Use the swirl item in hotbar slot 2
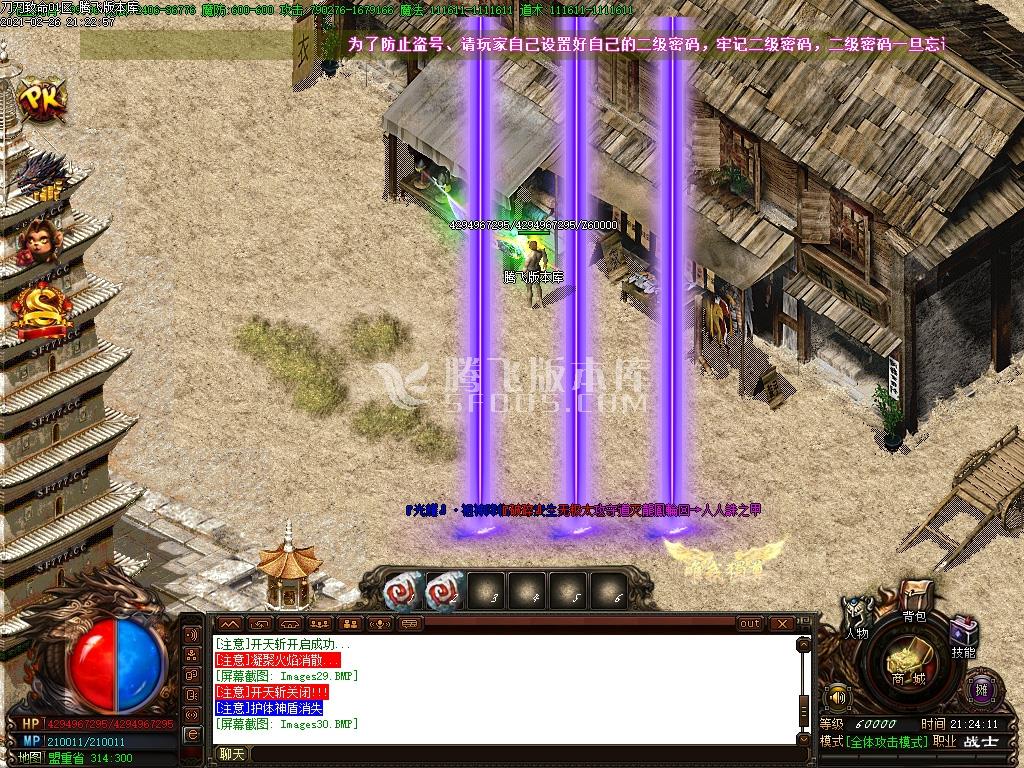Viewport: 1024px width, 768px height. coord(444,593)
